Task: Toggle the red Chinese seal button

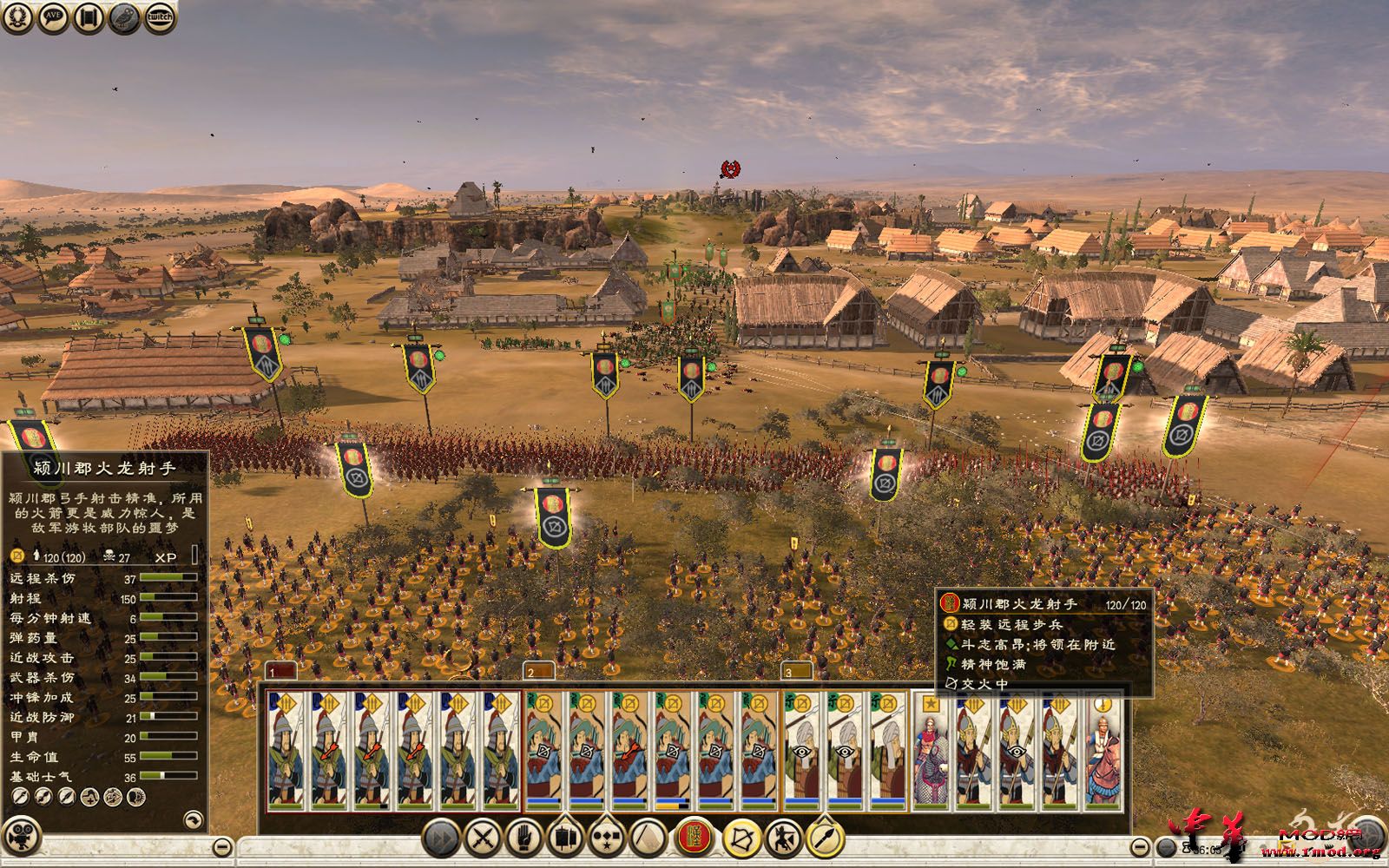Action: (x=694, y=838)
